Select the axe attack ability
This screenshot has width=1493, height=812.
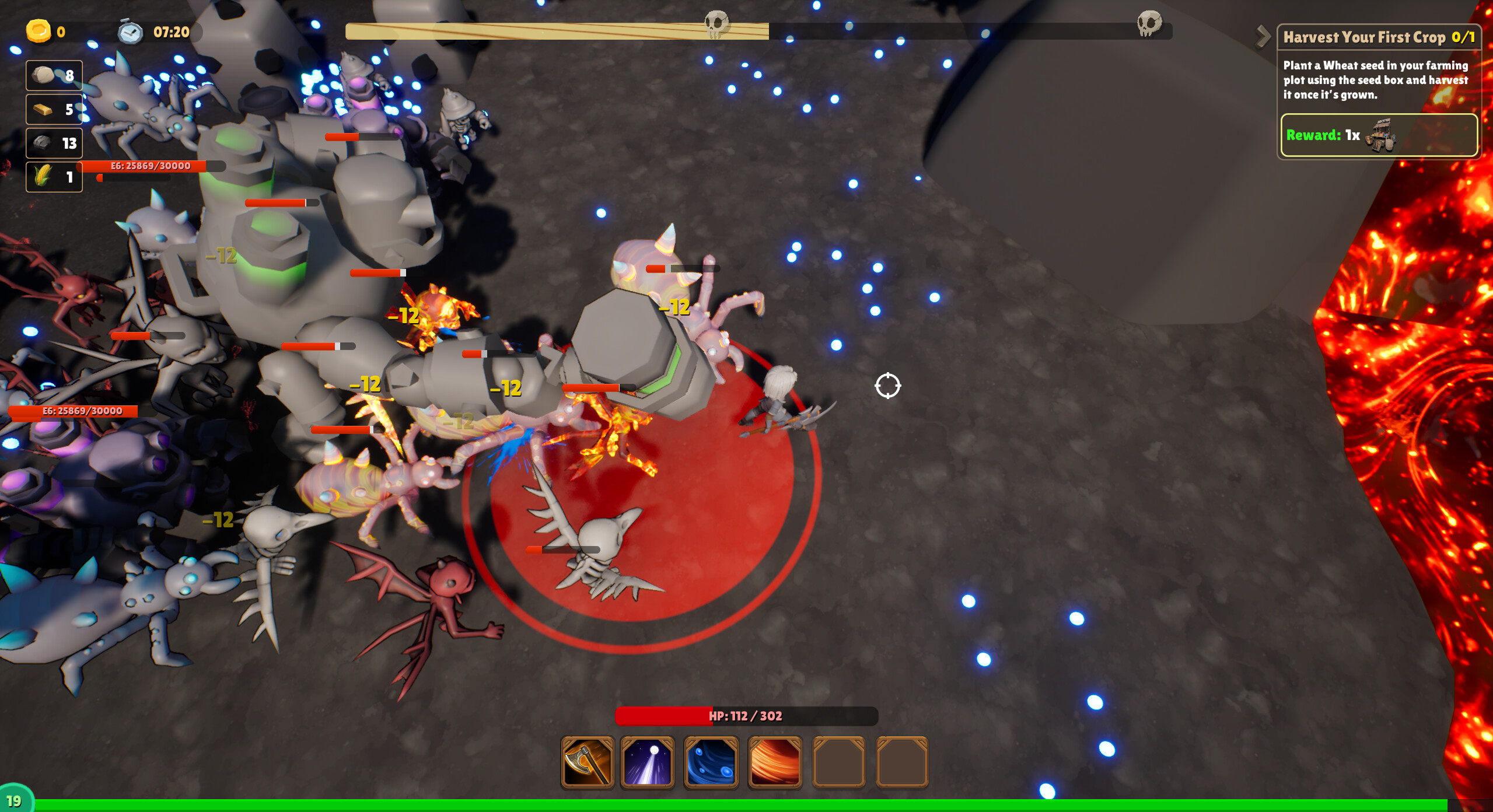point(587,763)
